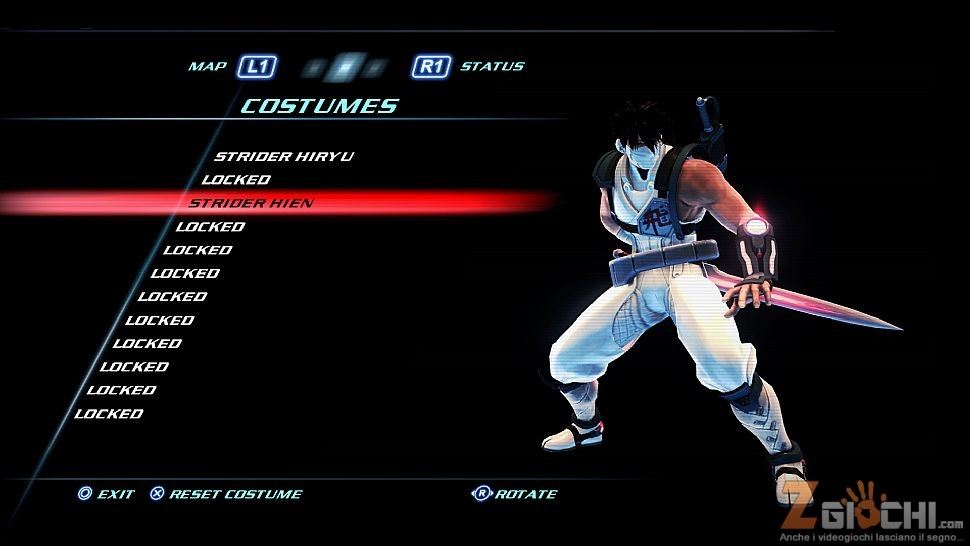Open the Status tab
Viewport: 970px width, 546px height.
point(491,67)
